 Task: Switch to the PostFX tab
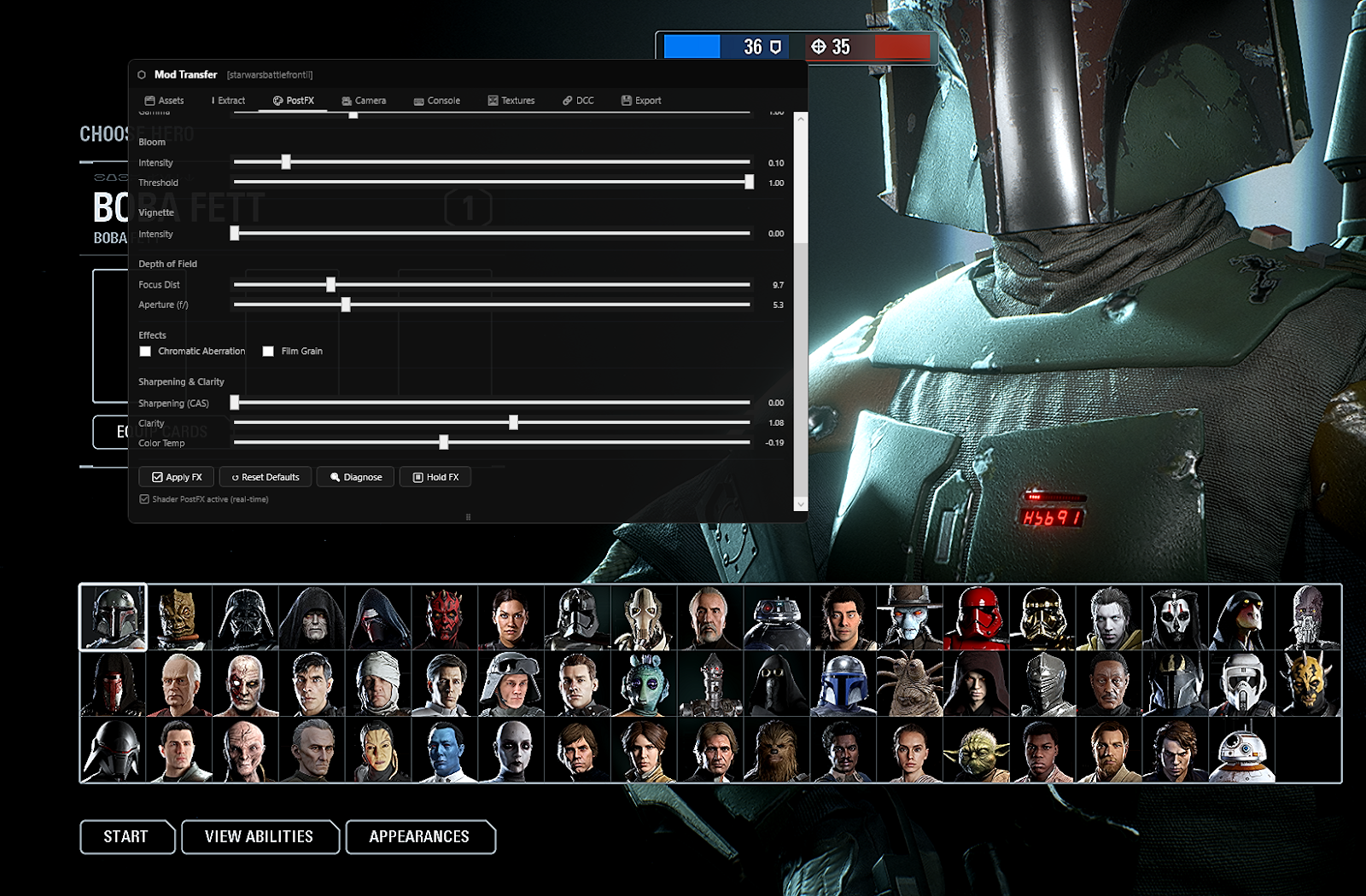[295, 101]
